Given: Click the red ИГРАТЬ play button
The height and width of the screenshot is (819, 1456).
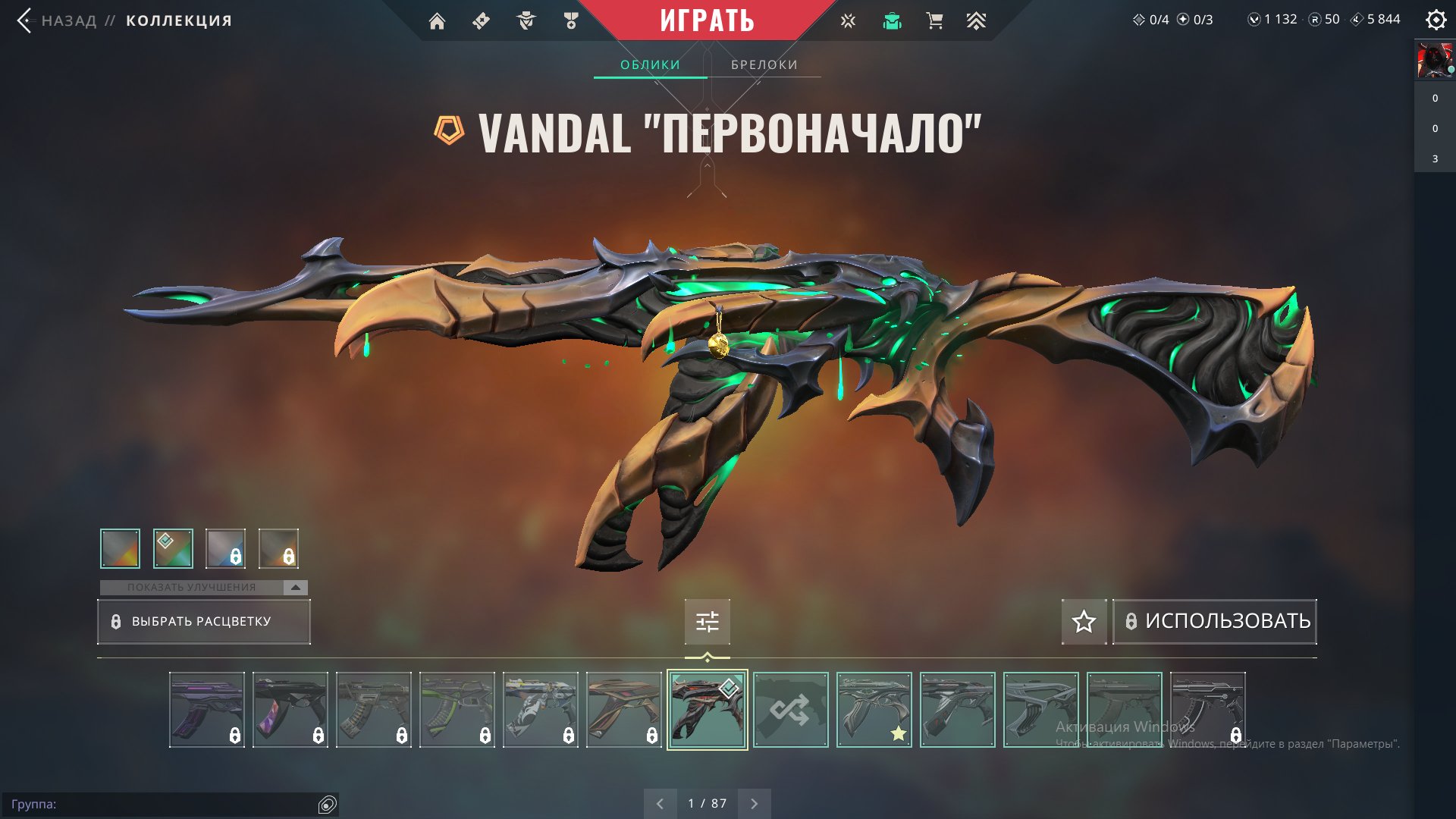Looking at the screenshot, I should pyautogui.click(x=707, y=20).
